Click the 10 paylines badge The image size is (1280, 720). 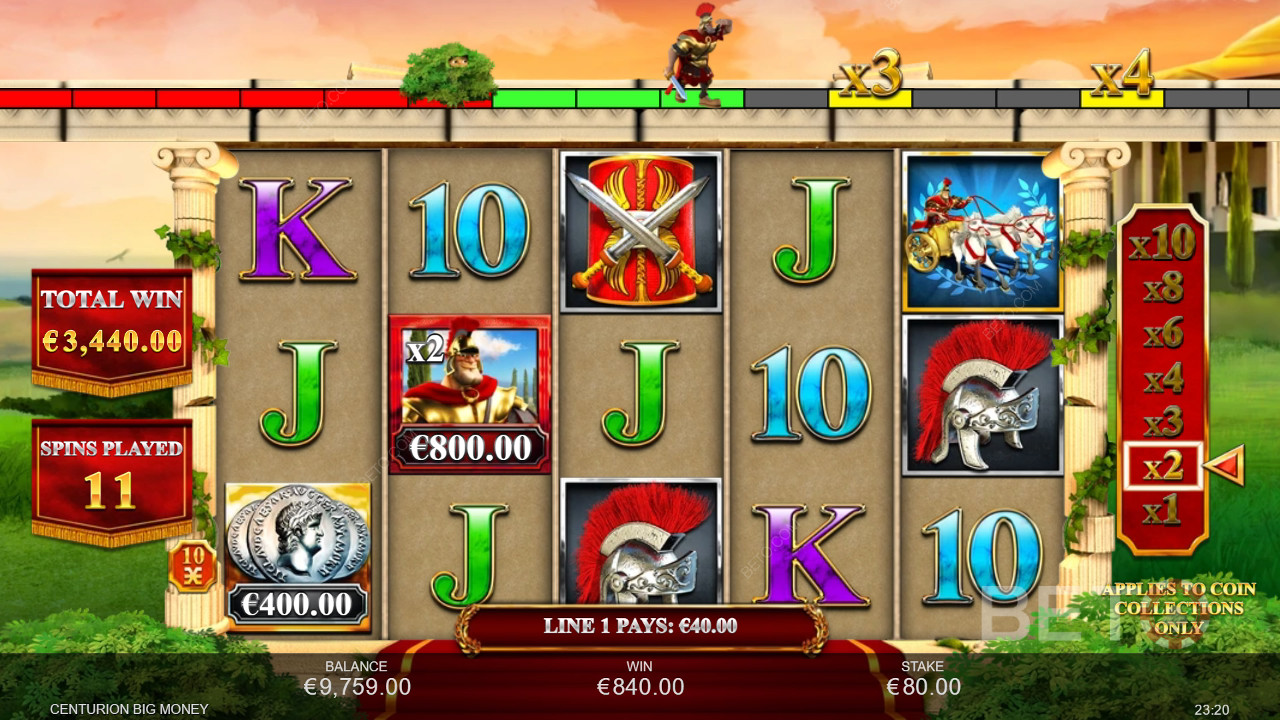[x=190, y=566]
